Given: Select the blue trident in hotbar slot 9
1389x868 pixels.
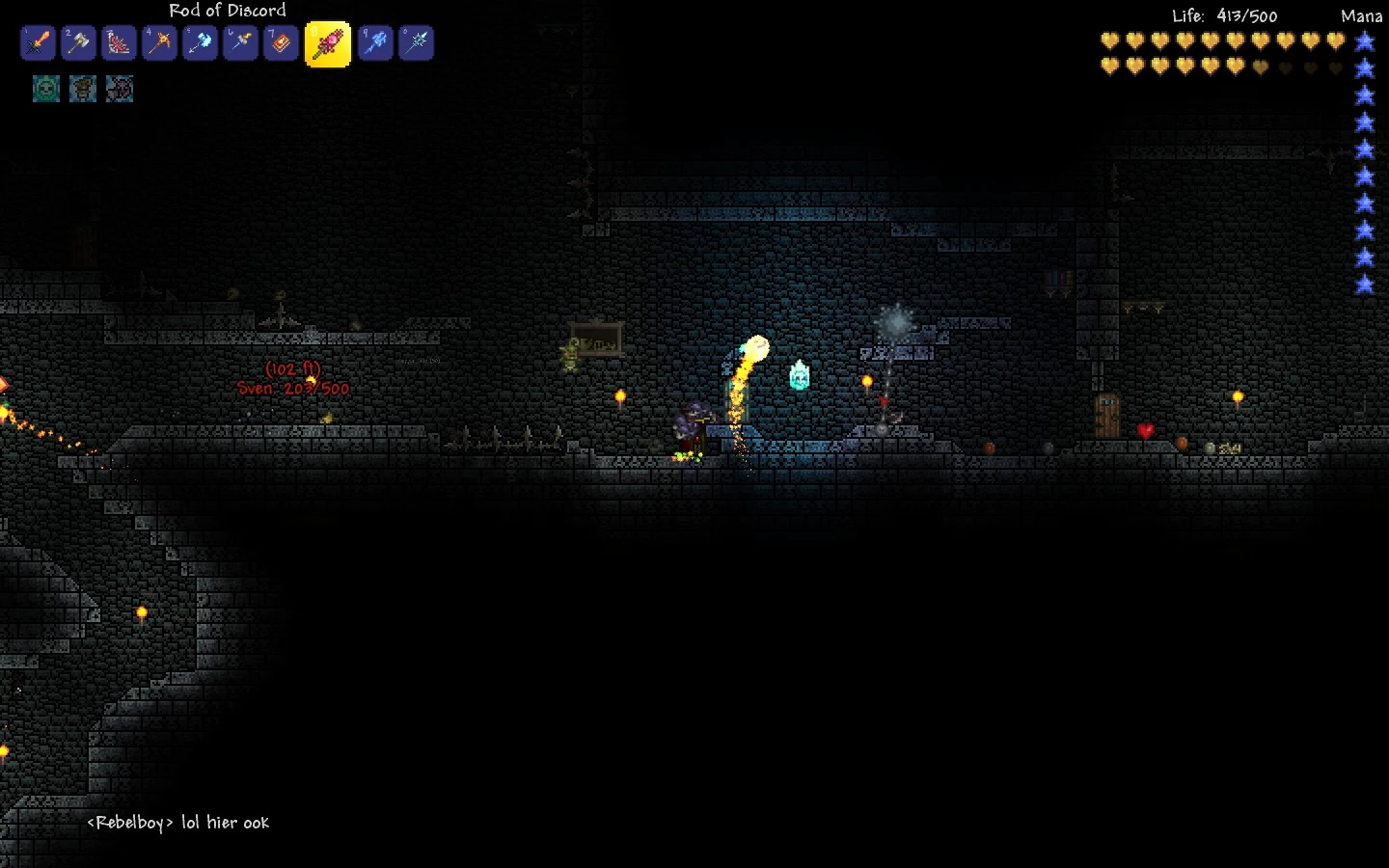Looking at the screenshot, I should point(375,42).
